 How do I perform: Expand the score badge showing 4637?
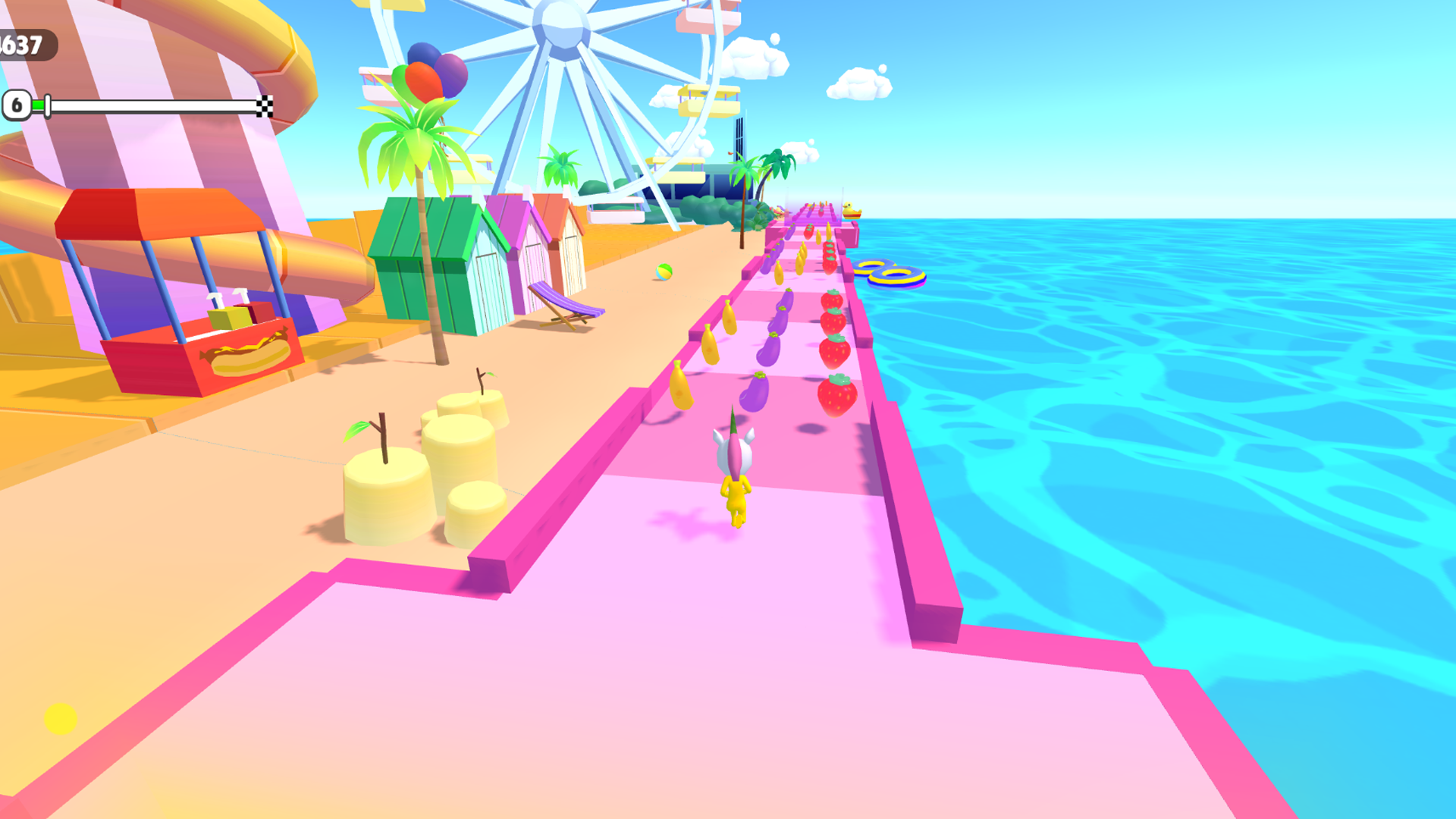[24, 45]
